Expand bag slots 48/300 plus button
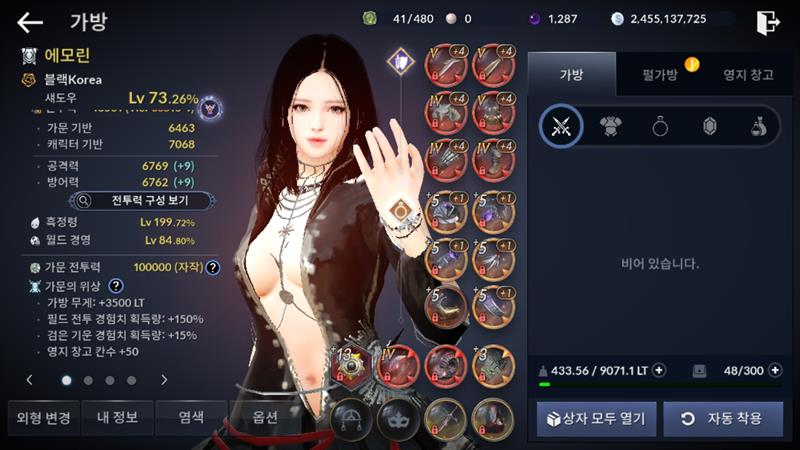The height and width of the screenshot is (450, 800). pos(775,370)
